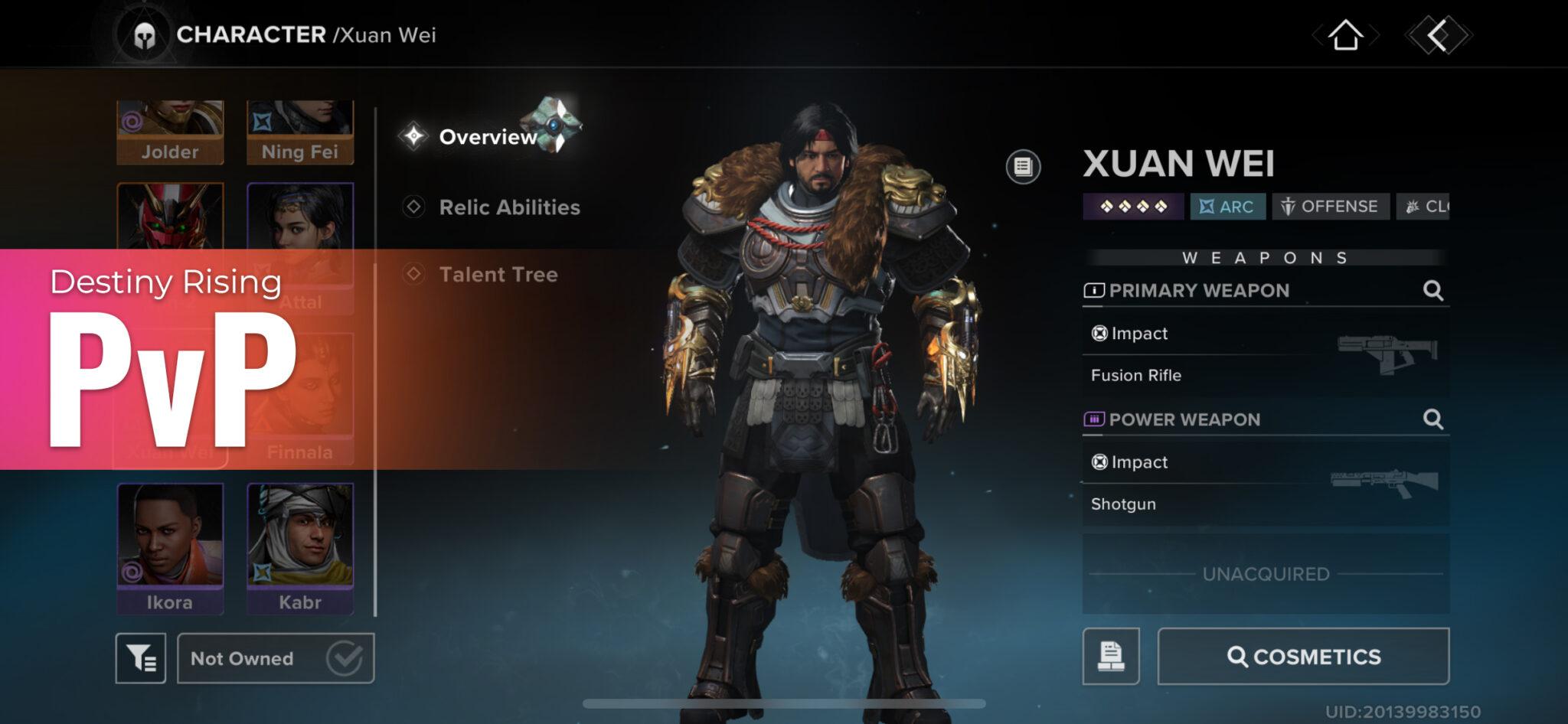Switch to the Relic Abilities tab
Screen dimensions: 1568x724
coord(508,207)
